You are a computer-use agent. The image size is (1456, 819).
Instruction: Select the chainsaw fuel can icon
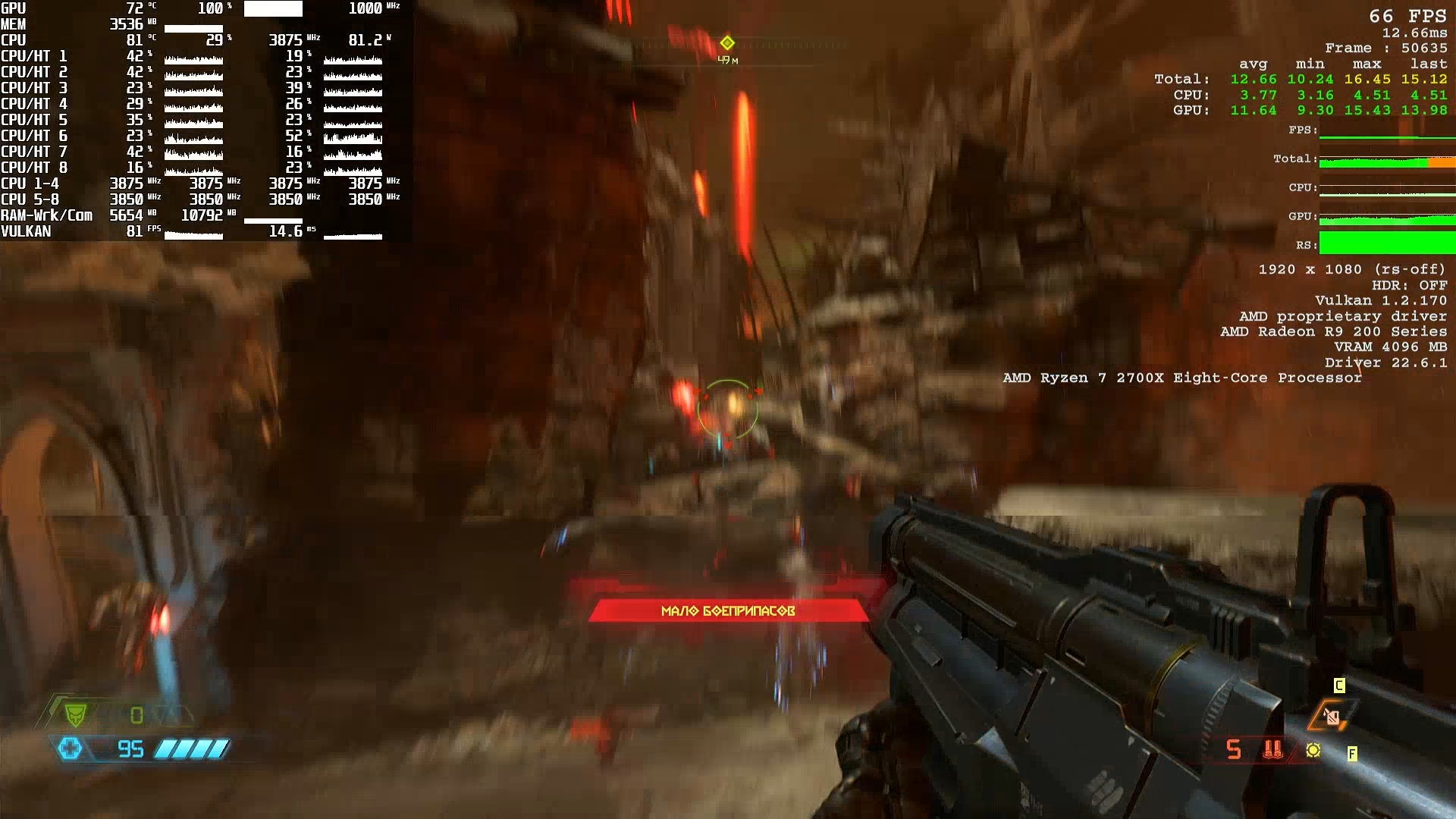(x=1331, y=716)
